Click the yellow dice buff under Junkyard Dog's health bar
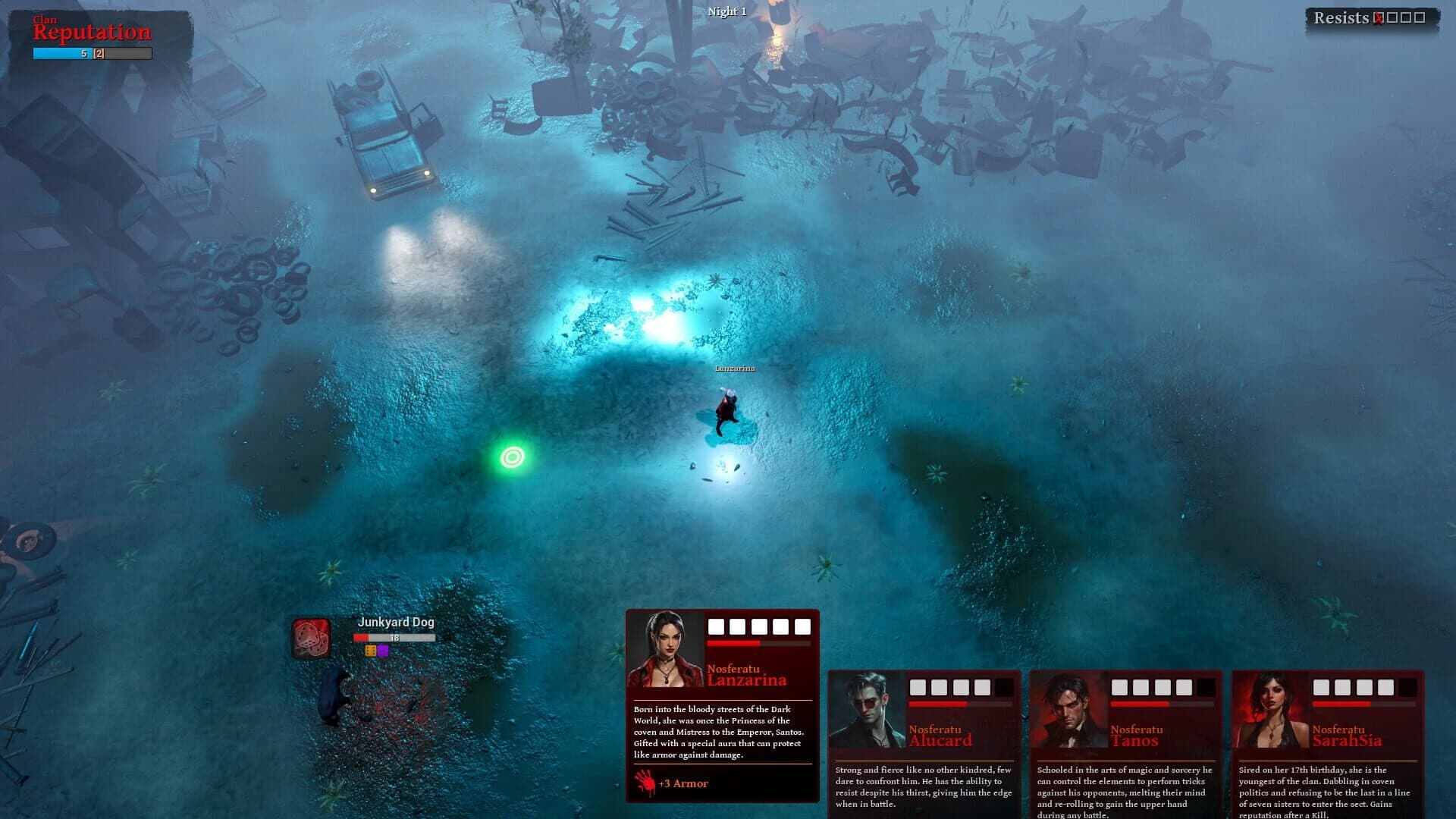 pyautogui.click(x=371, y=650)
